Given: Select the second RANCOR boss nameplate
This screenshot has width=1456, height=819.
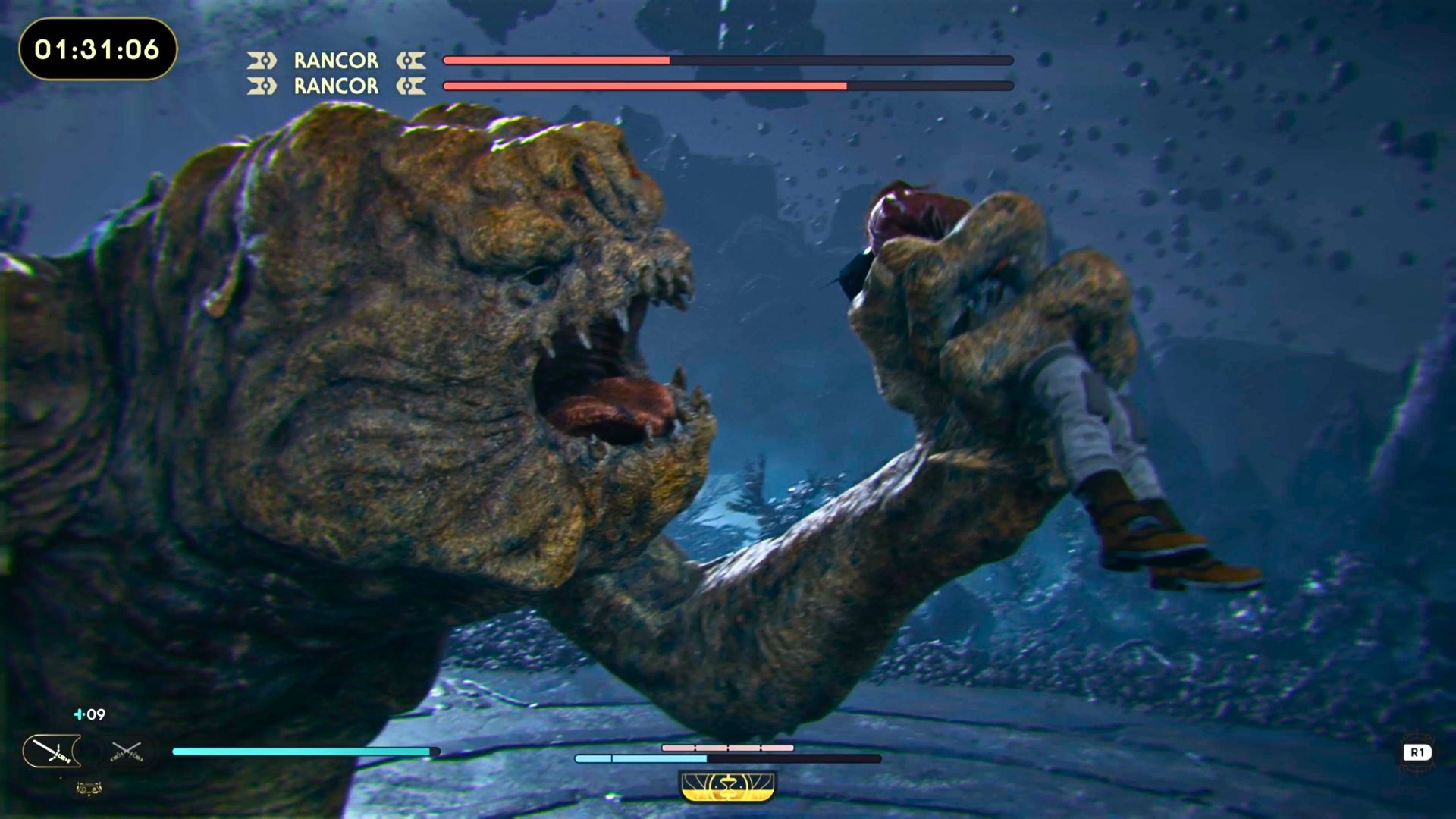Looking at the screenshot, I should (334, 86).
